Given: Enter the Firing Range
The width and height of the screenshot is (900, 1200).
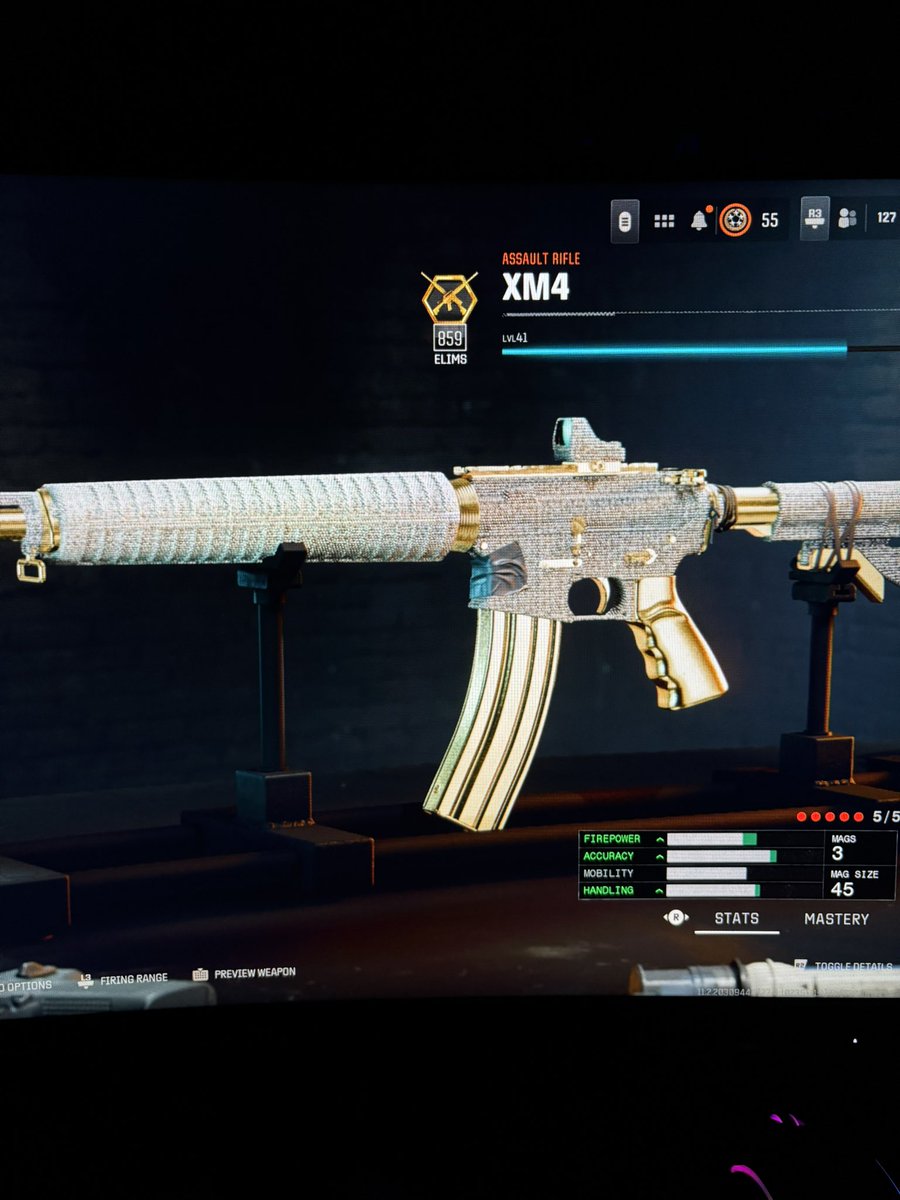Looking at the screenshot, I should 132,979.
